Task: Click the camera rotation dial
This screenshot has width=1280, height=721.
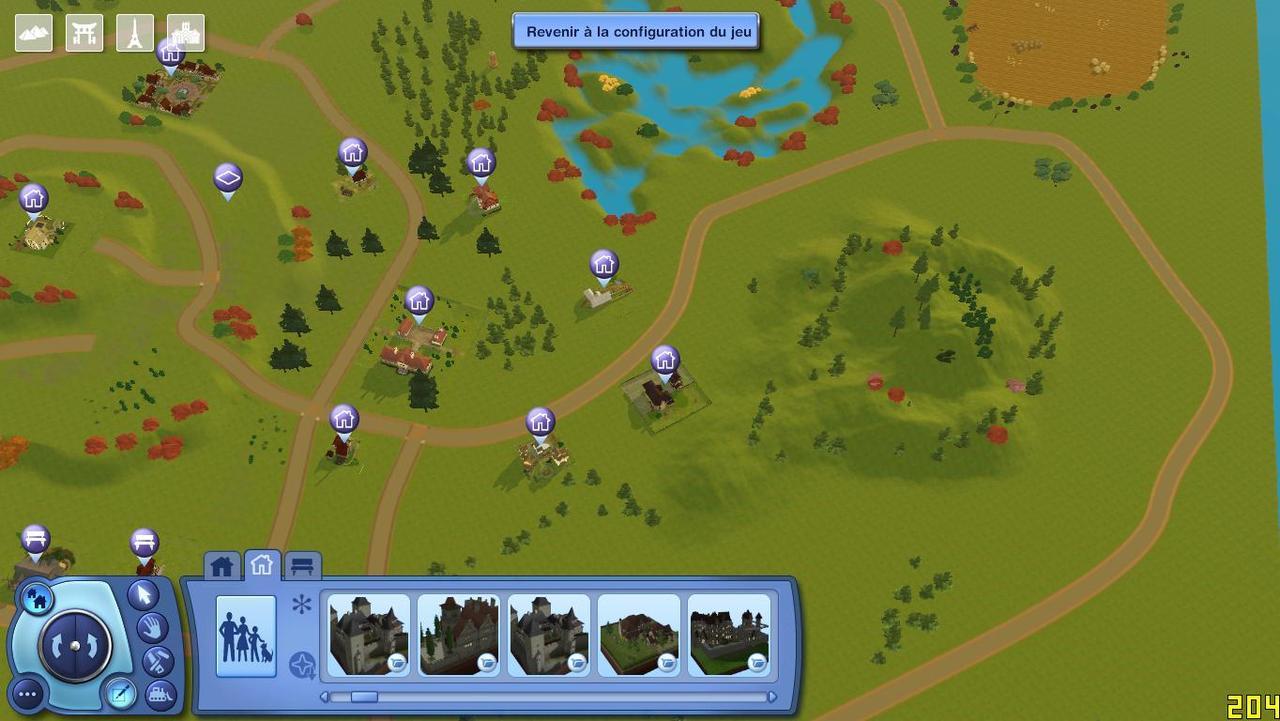Action: 75,646
